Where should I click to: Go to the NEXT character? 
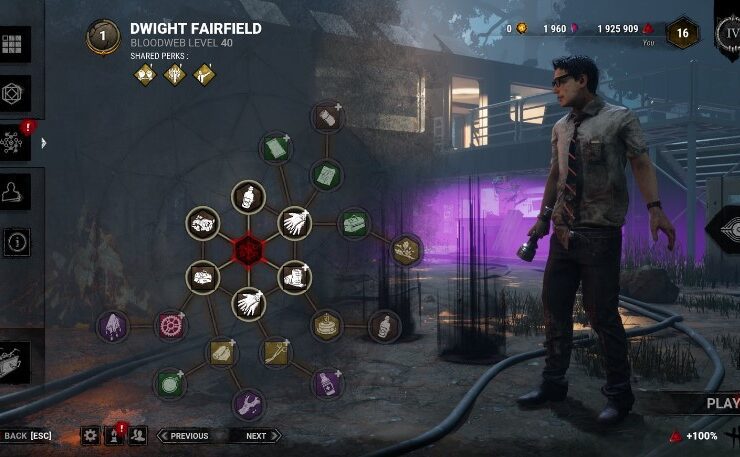tap(258, 436)
